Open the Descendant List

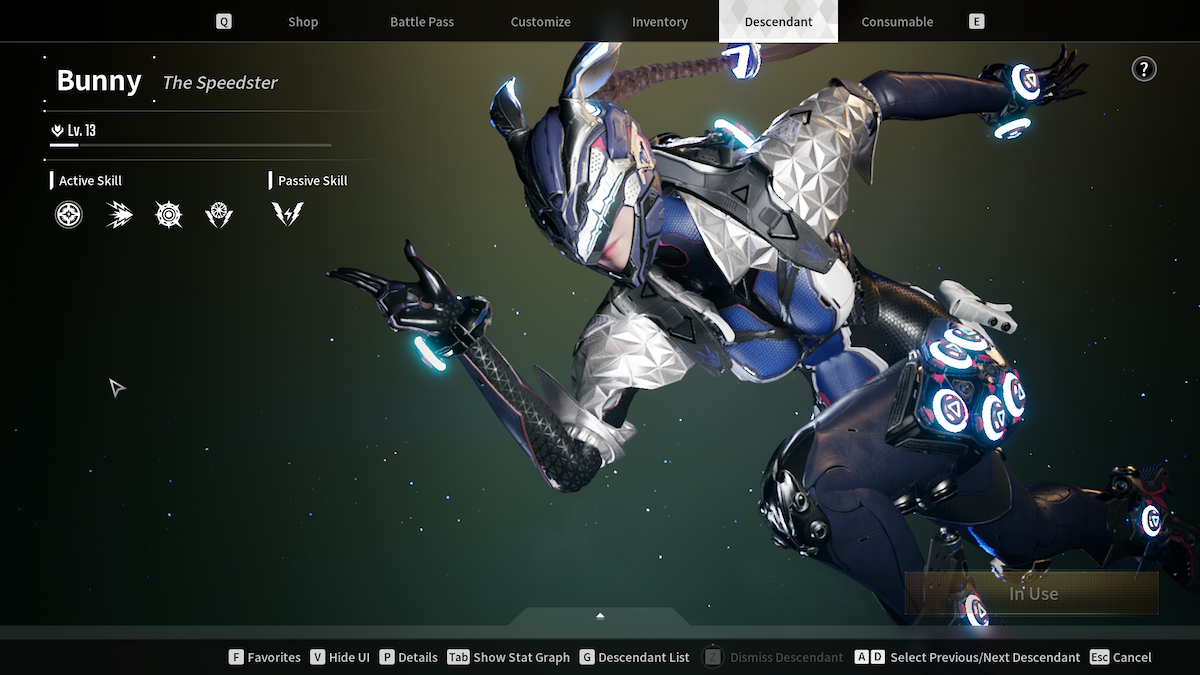(634, 657)
